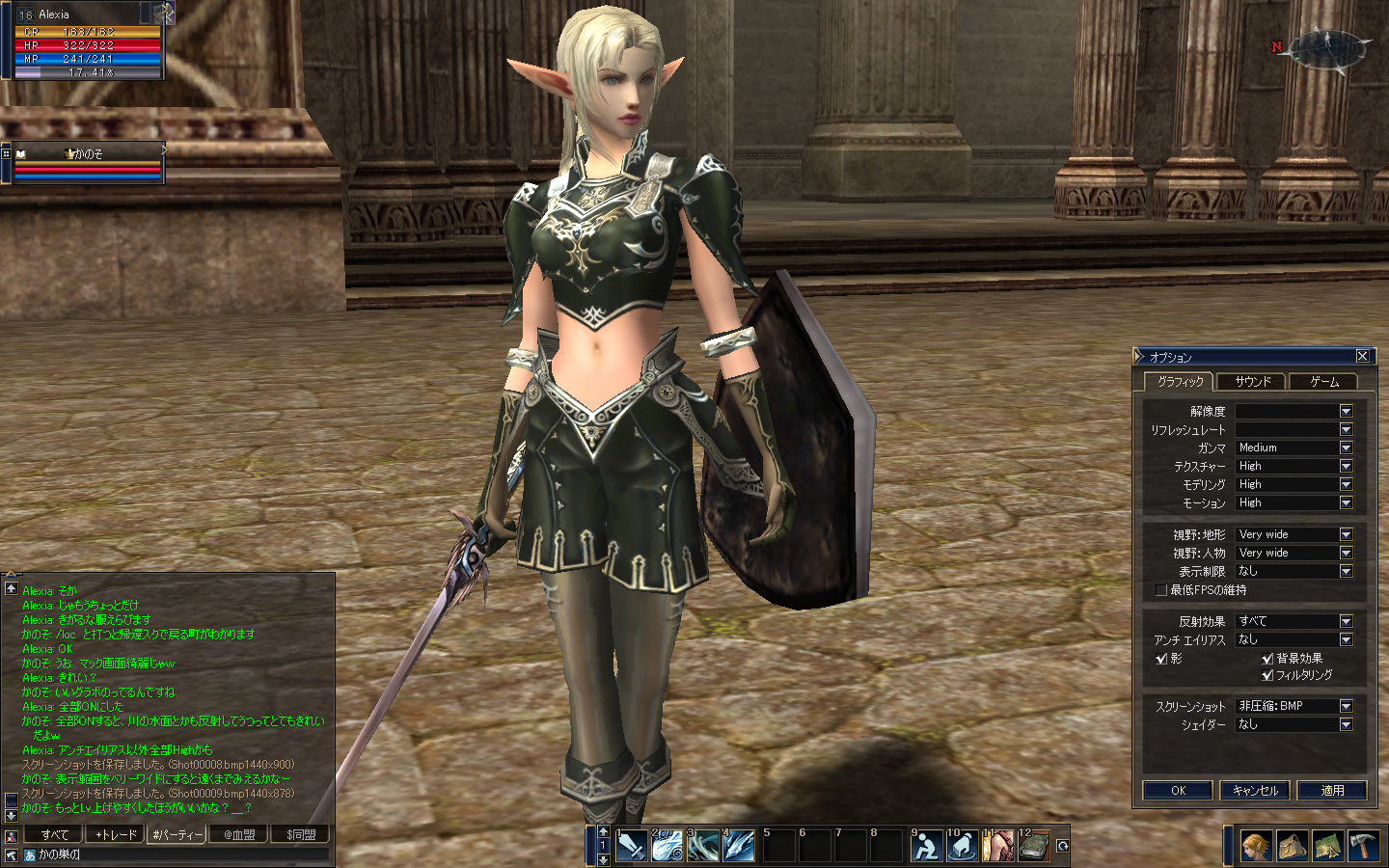Use the sit action in hotbar slot 9

(x=926, y=846)
